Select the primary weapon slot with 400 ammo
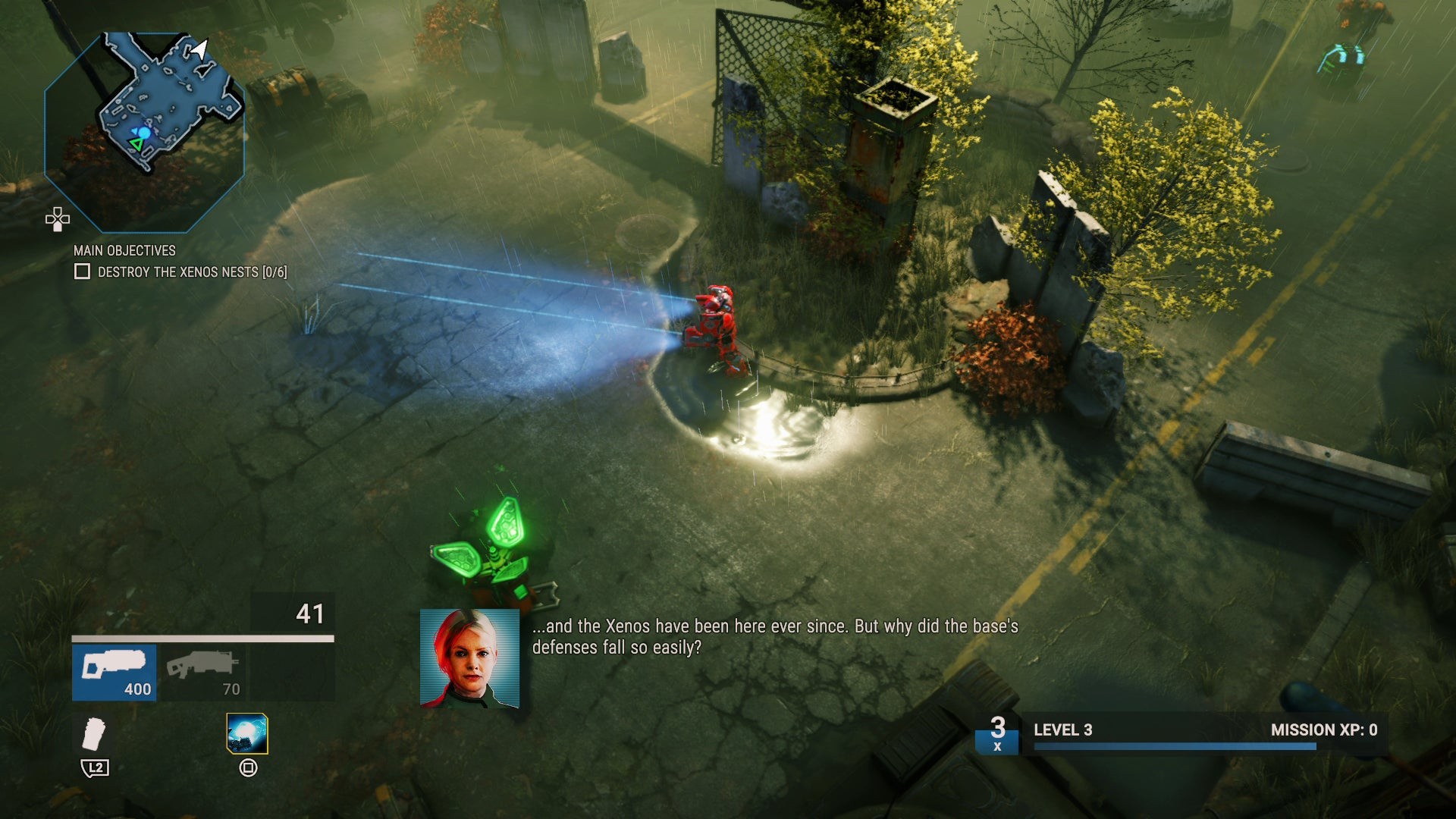Image resolution: width=1456 pixels, height=819 pixels. tap(115, 672)
